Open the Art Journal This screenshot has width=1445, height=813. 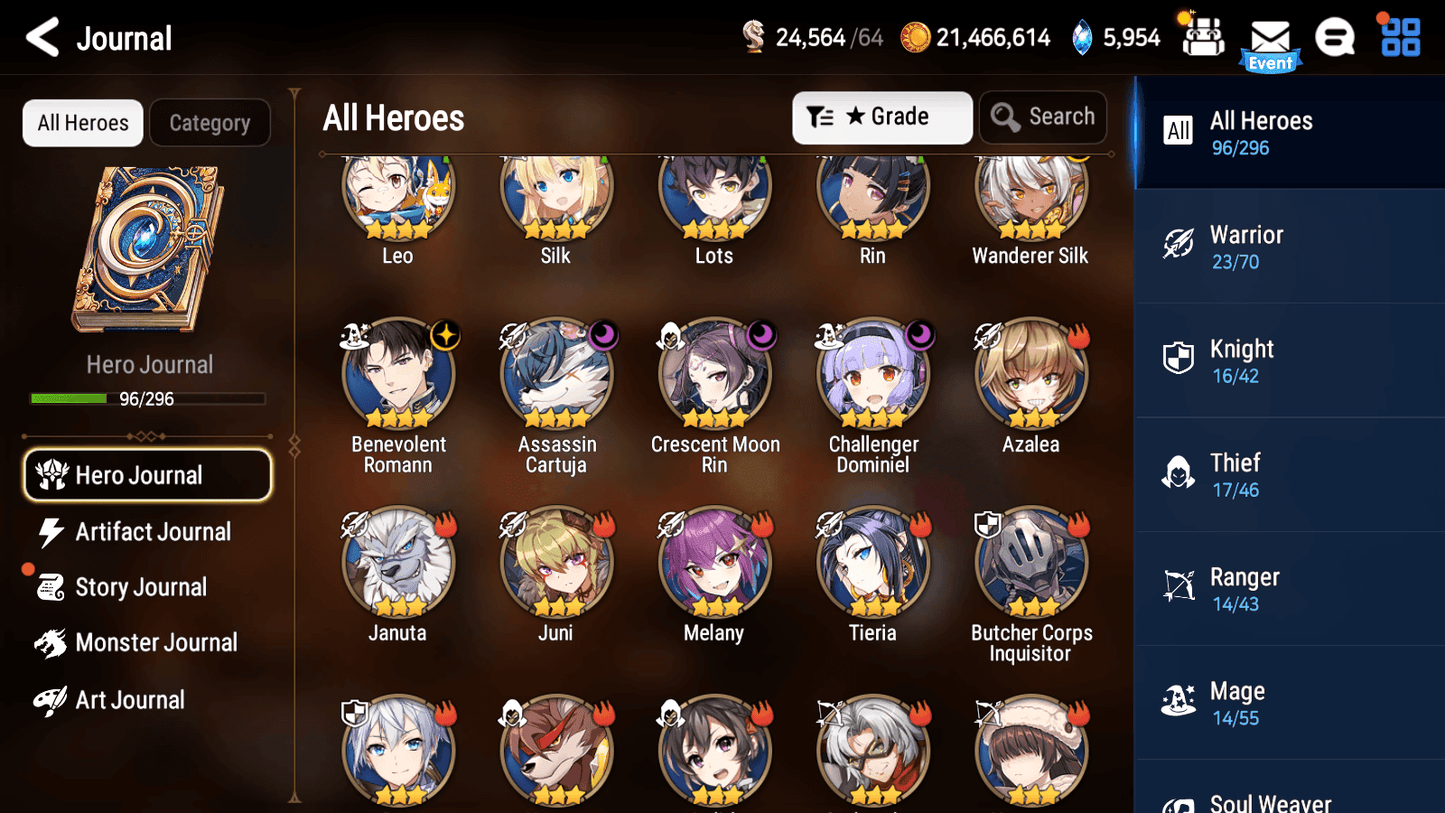127,699
